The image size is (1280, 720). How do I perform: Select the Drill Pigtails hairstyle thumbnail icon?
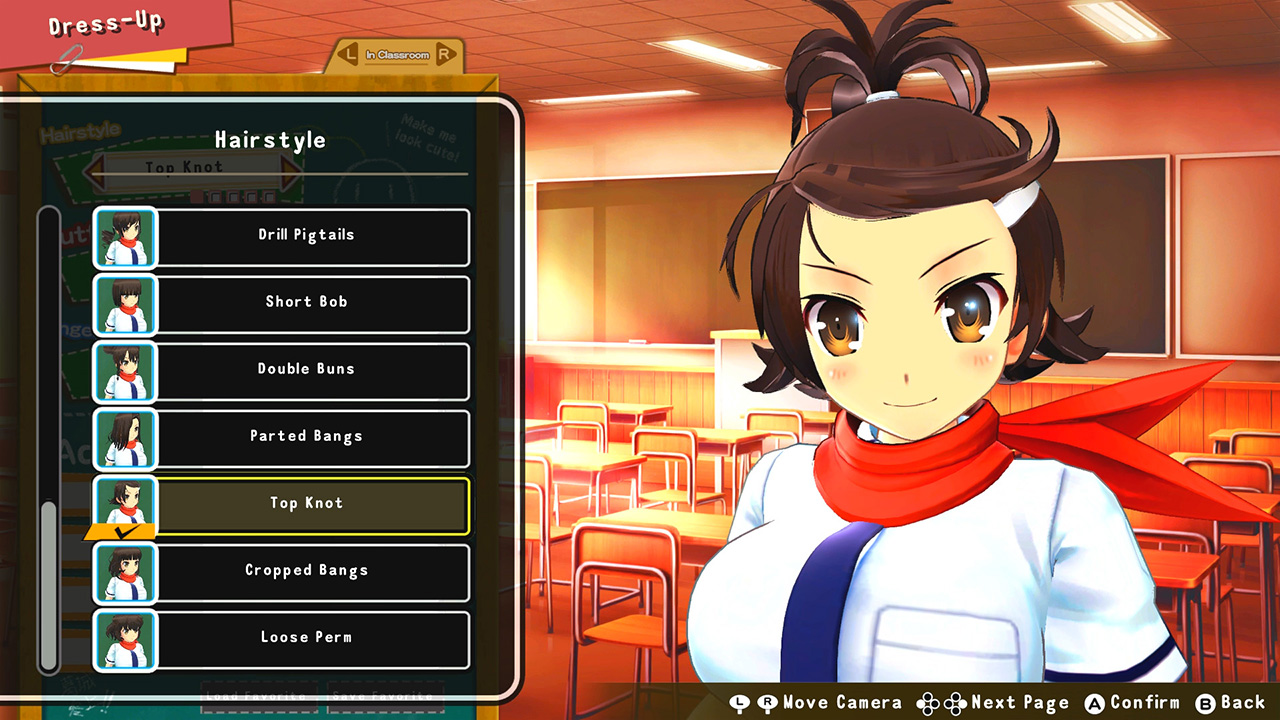(124, 234)
